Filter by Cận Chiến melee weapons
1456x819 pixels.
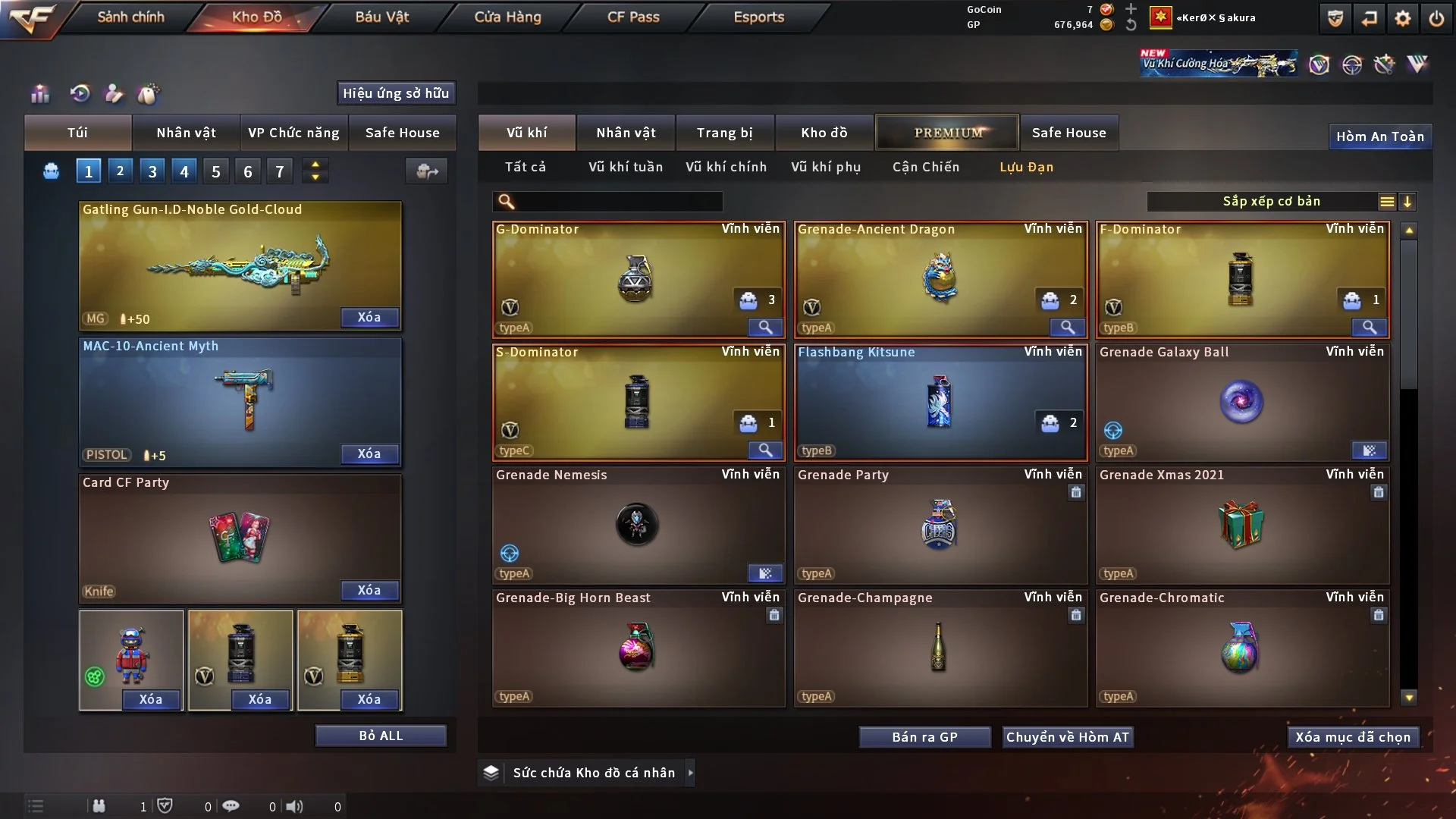pyautogui.click(x=925, y=167)
